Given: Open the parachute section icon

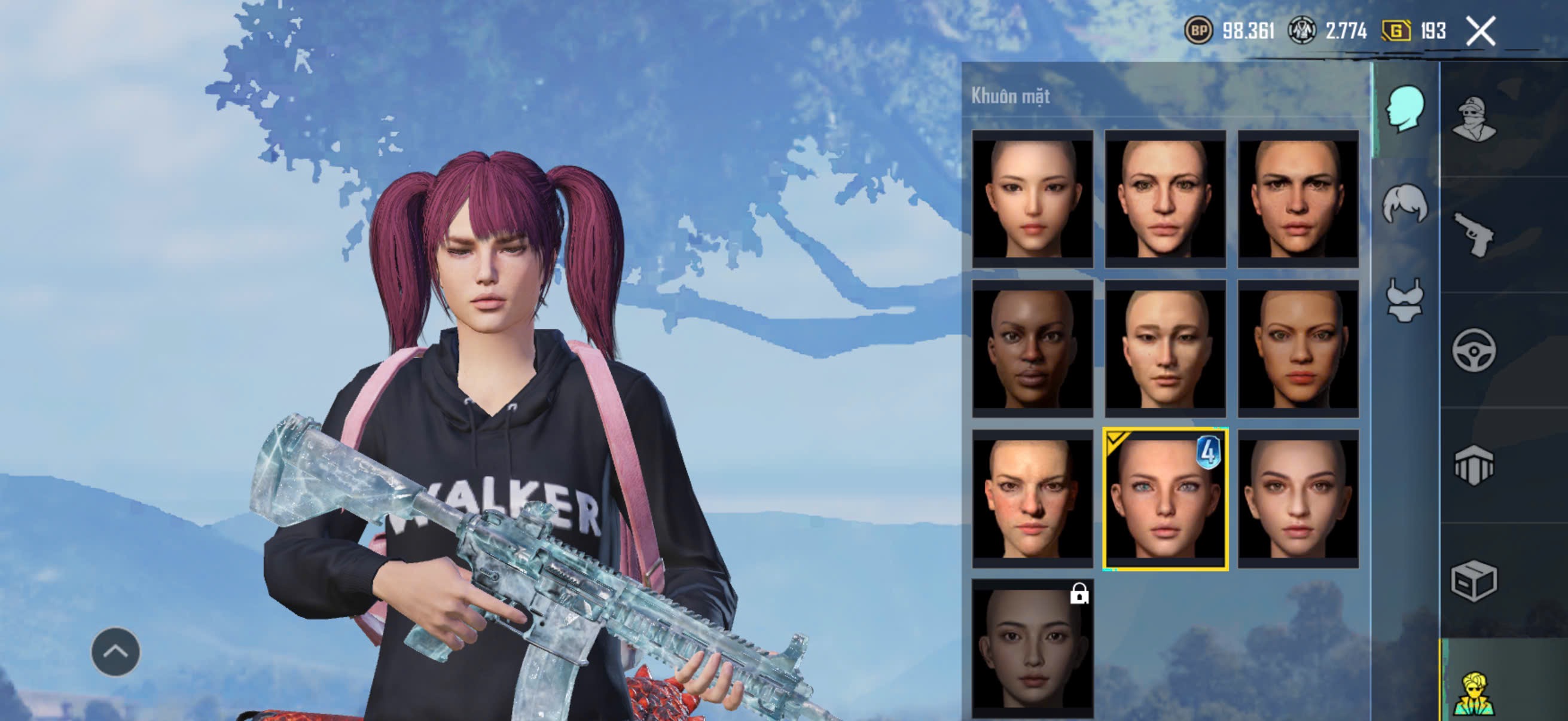Looking at the screenshot, I should pos(1474,466).
